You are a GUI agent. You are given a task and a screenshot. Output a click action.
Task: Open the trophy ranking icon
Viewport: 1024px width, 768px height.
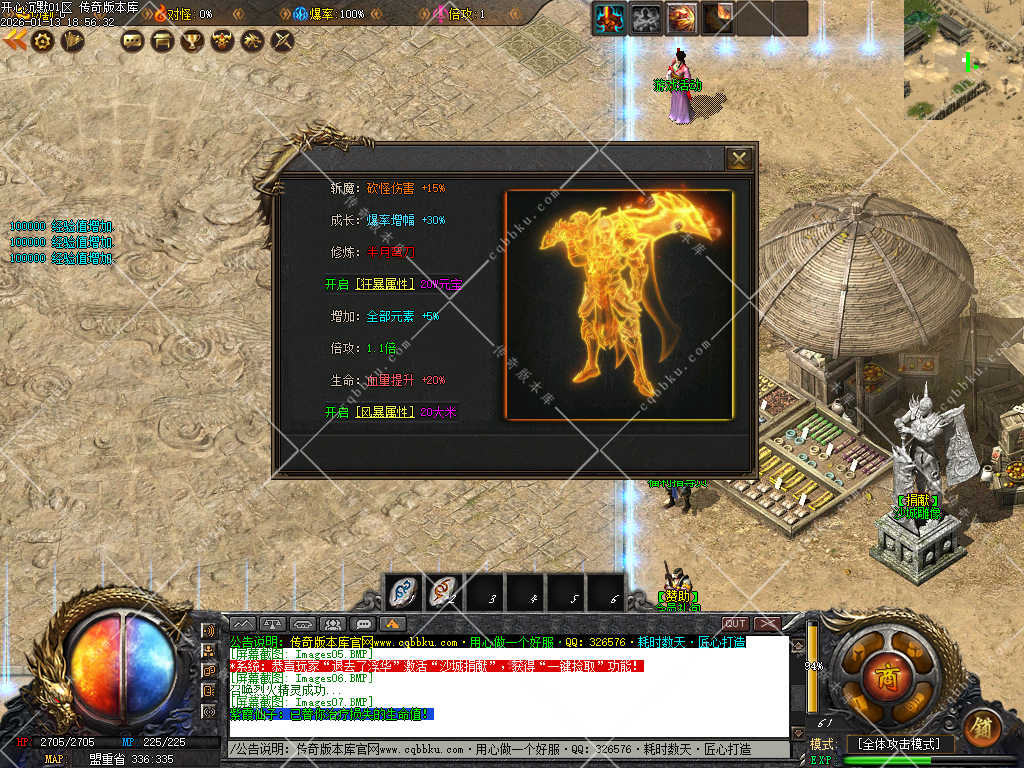click(192, 41)
